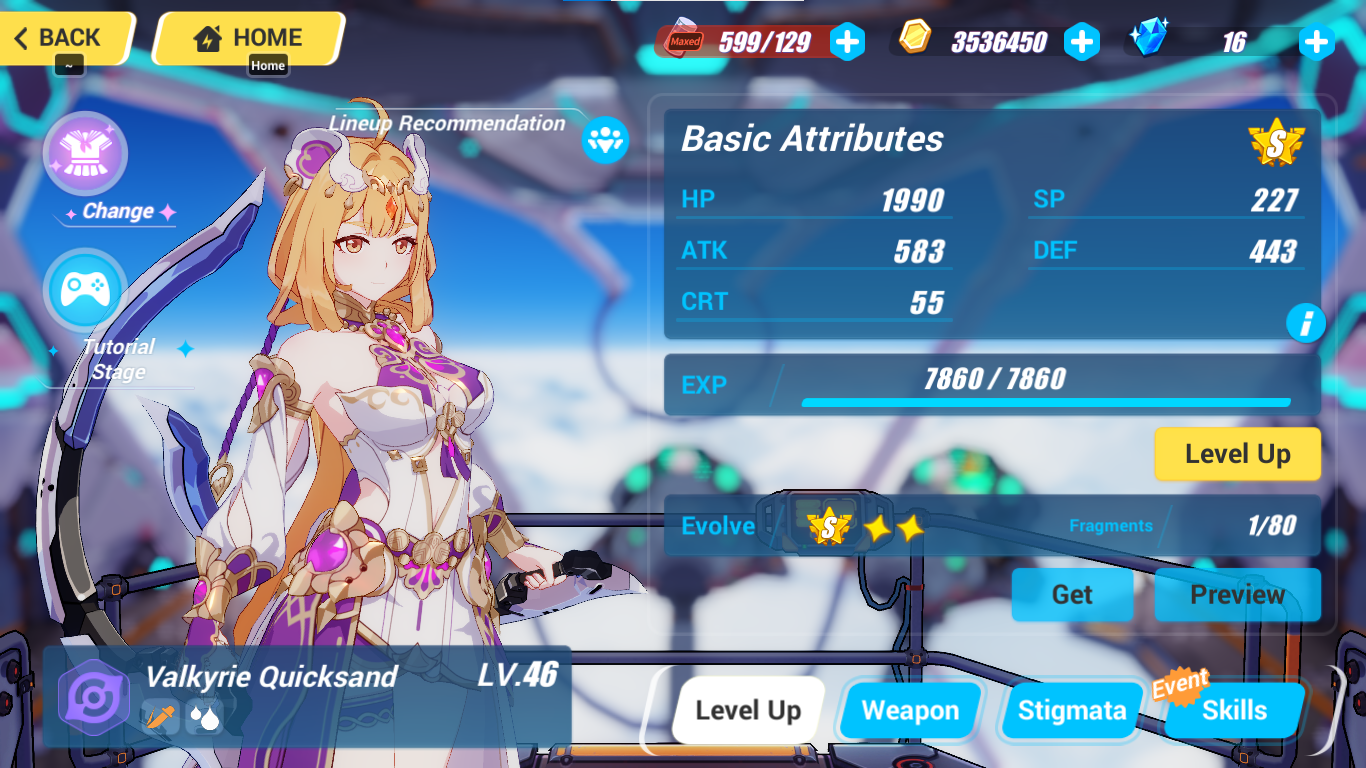
Task: Select the Change outfit icon
Action: [85, 153]
